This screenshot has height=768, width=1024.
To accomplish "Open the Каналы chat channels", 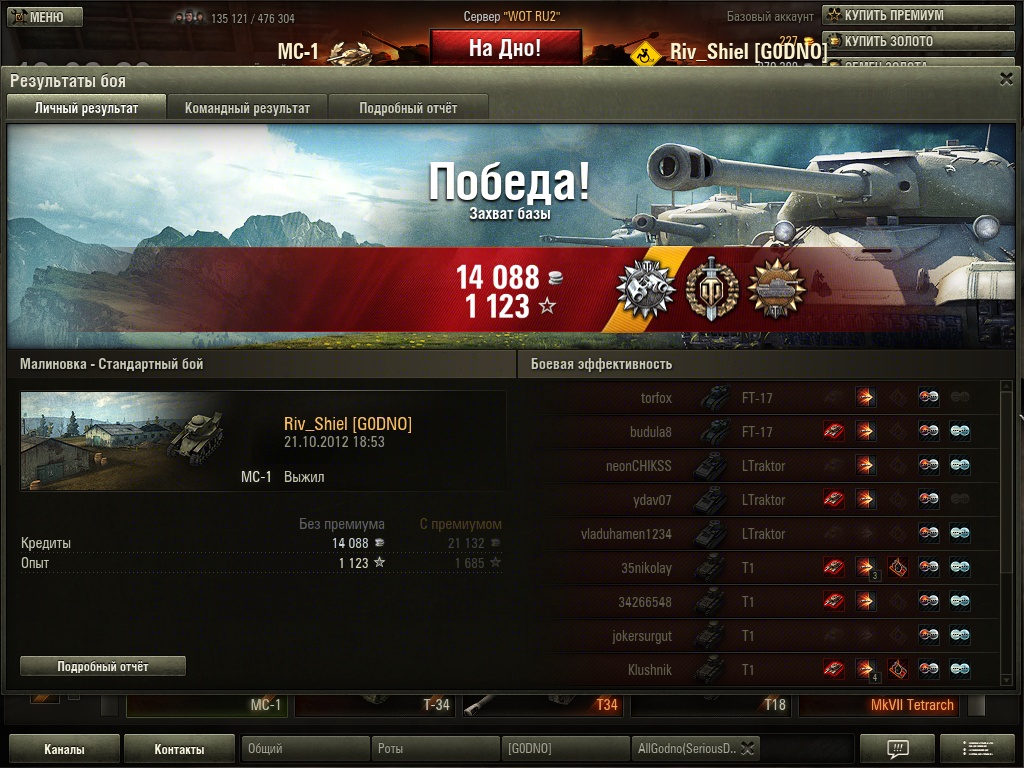I will click(x=64, y=749).
